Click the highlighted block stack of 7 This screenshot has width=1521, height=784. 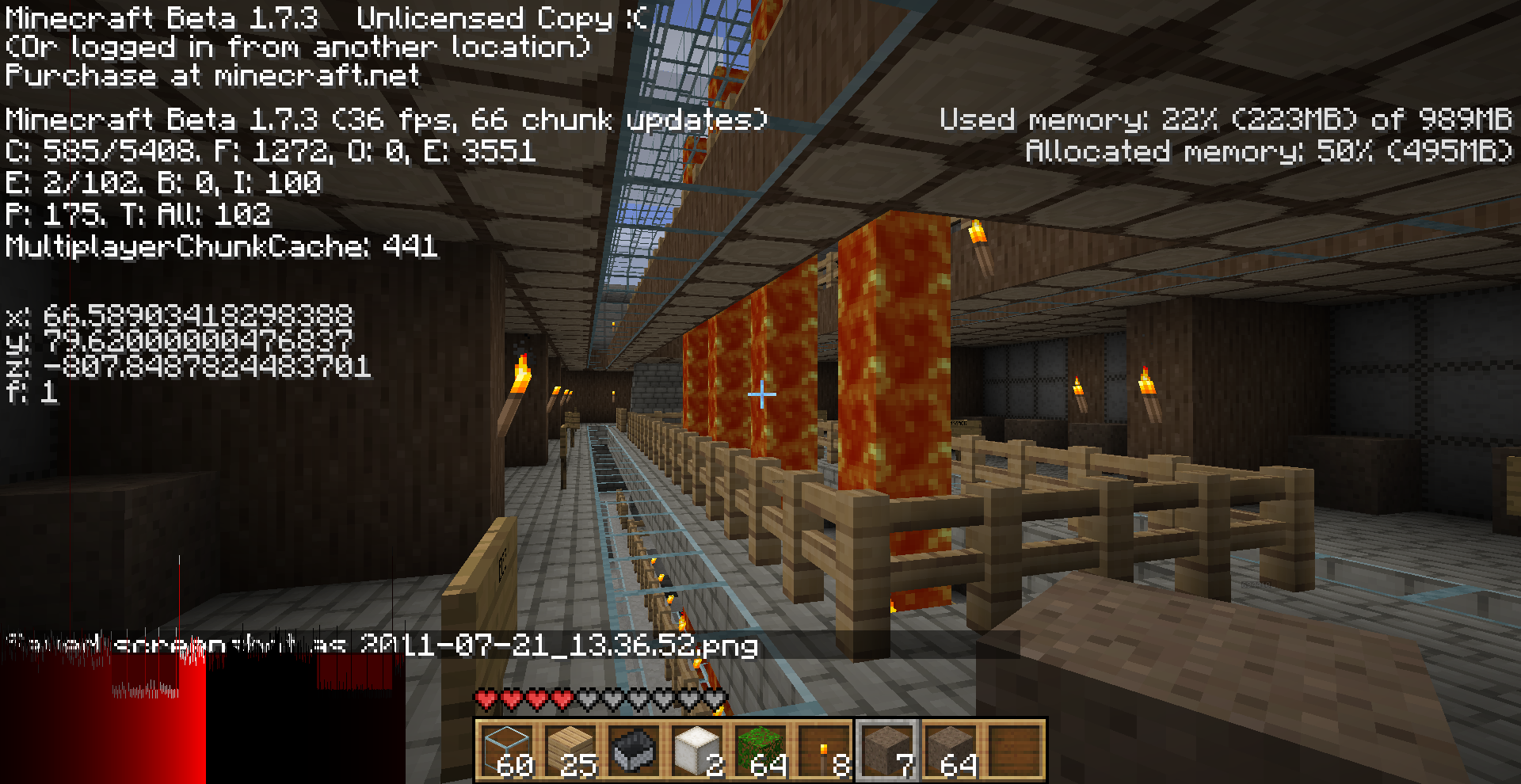coord(887,750)
